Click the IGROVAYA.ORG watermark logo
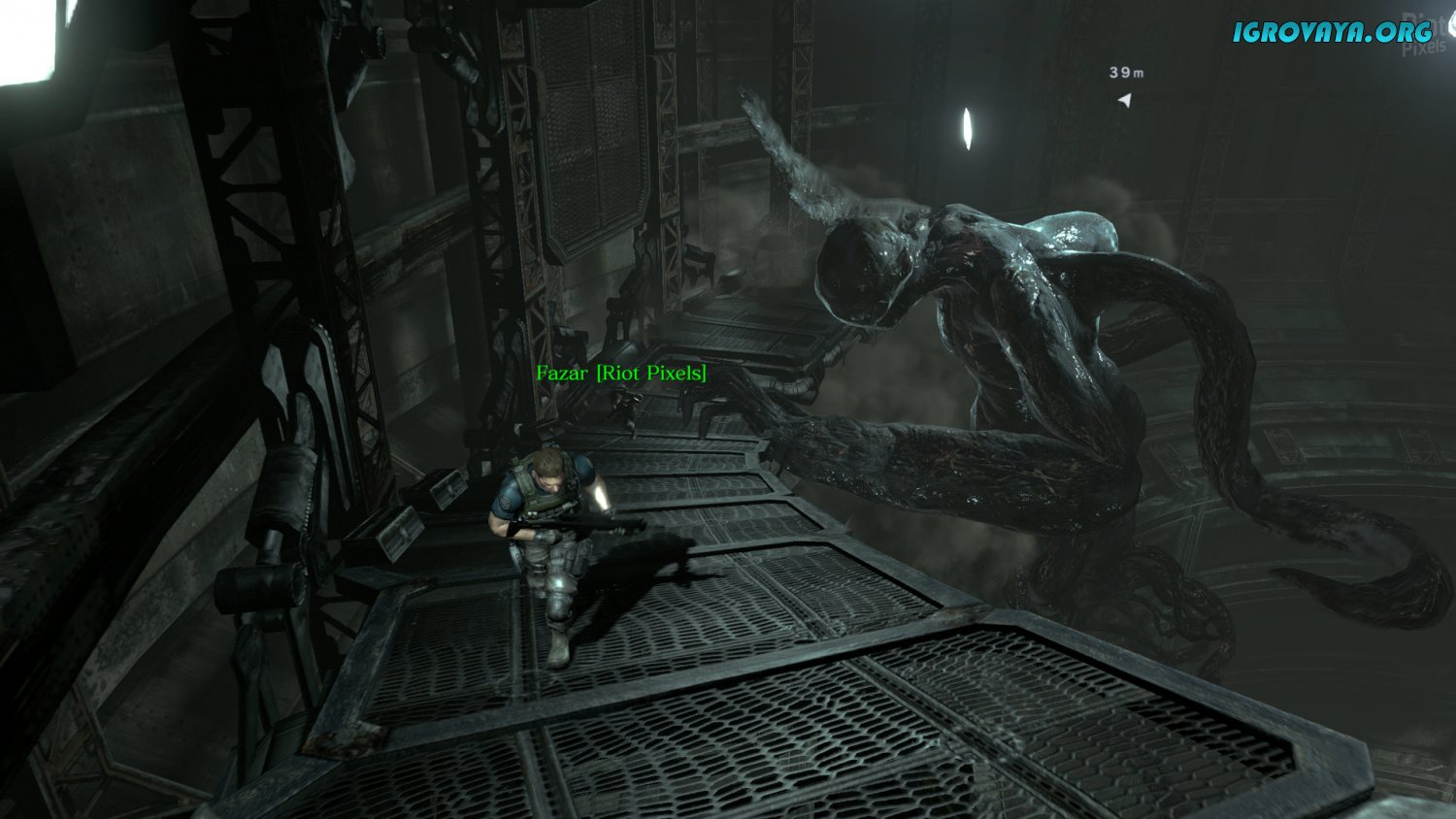The height and width of the screenshot is (819, 1456). [1332, 31]
